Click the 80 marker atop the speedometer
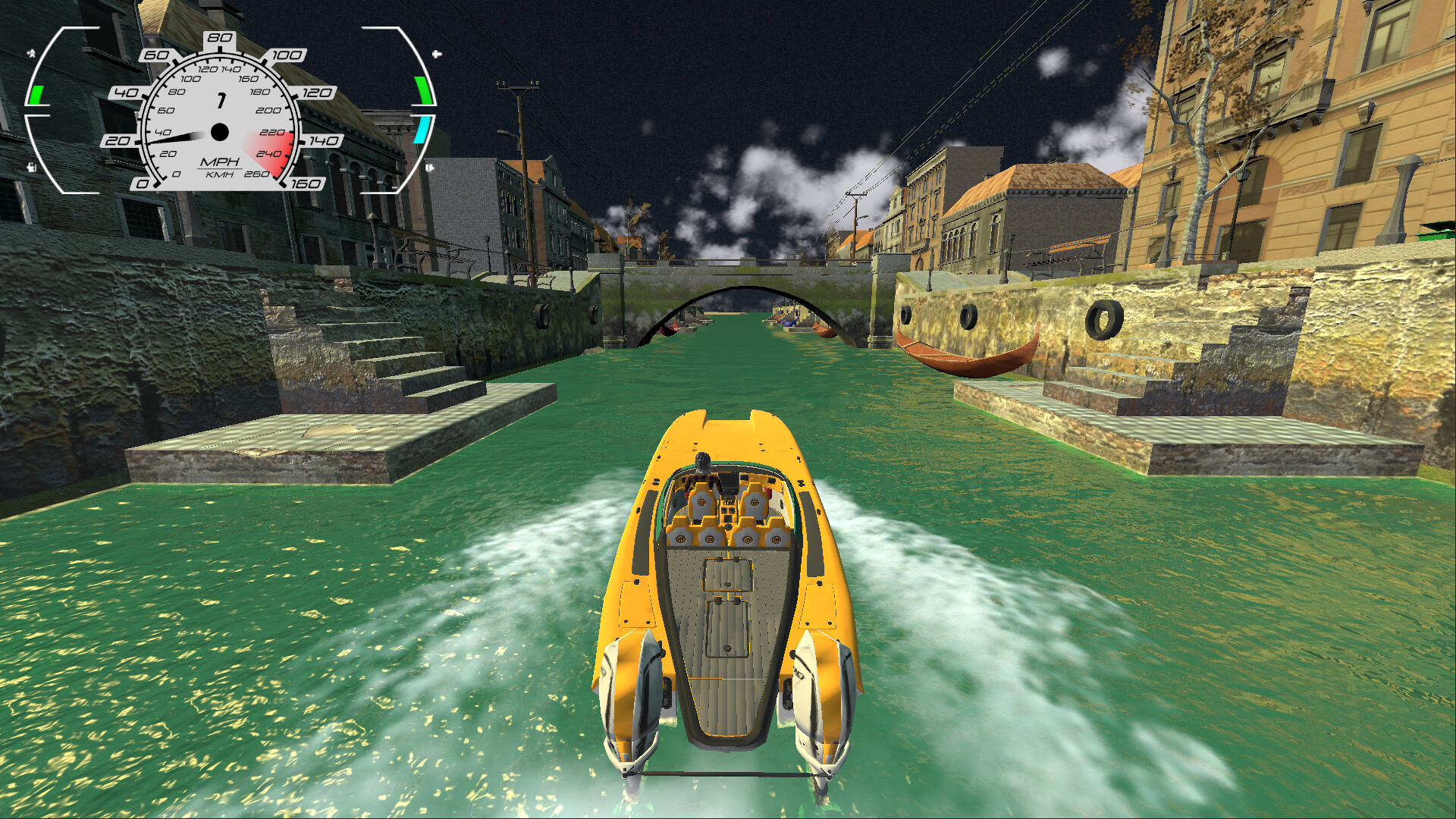 coord(220,38)
